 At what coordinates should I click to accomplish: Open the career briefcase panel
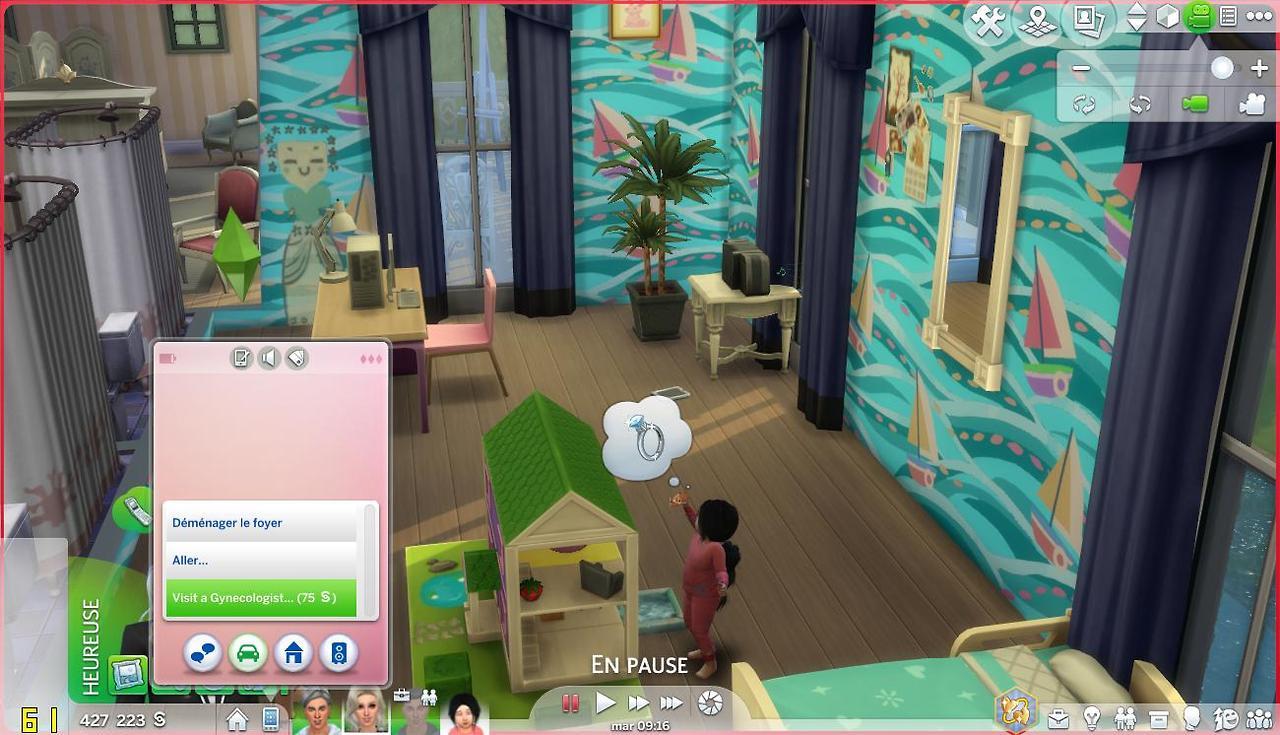coord(1057,718)
